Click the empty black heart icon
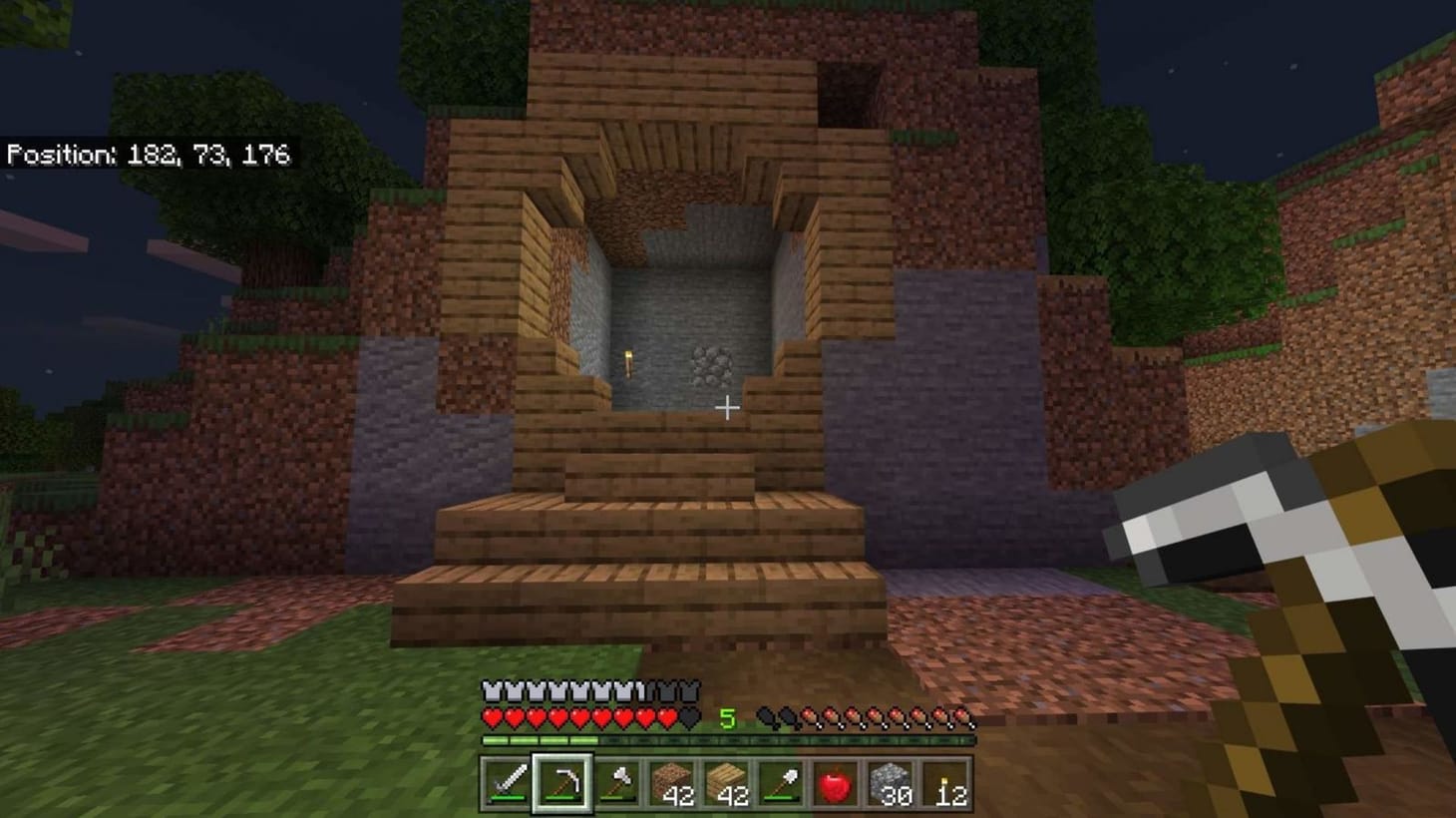1456x818 pixels. [x=687, y=716]
